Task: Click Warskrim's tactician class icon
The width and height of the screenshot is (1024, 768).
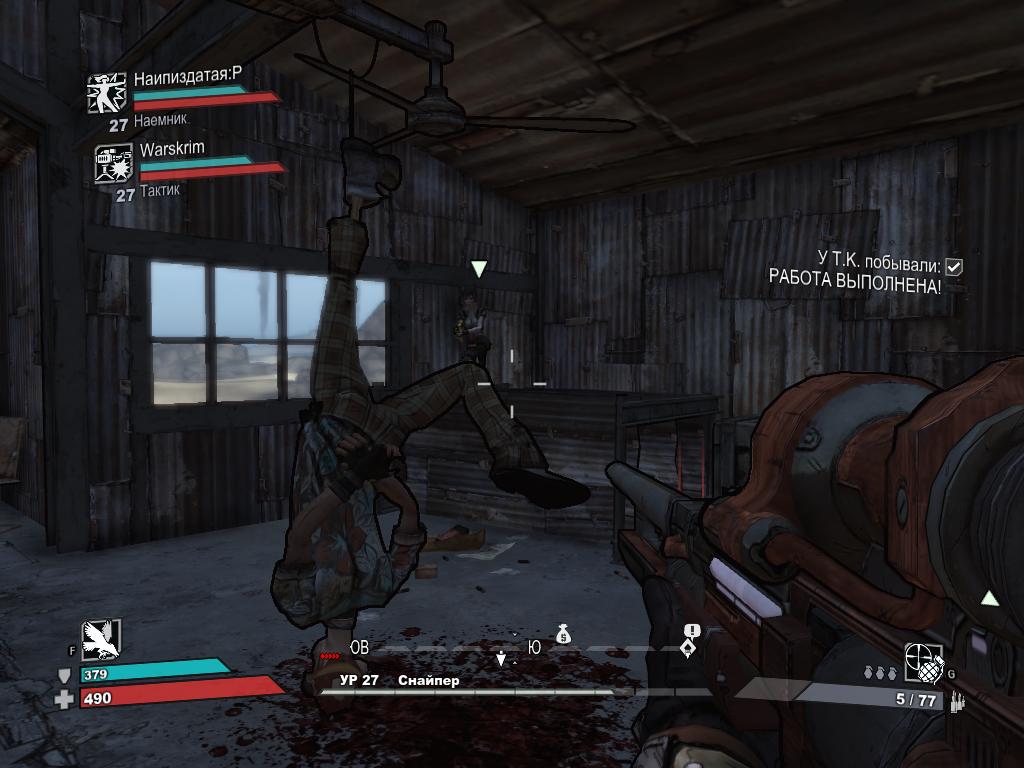Action: pos(113,164)
